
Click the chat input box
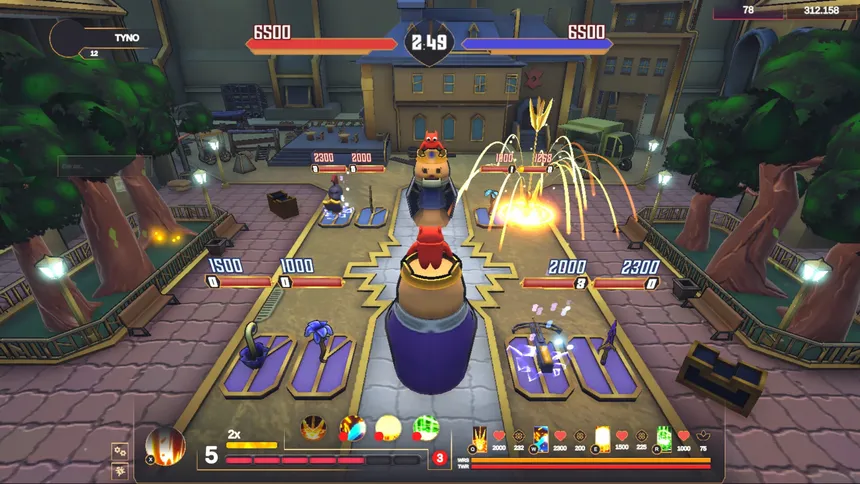point(97,164)
